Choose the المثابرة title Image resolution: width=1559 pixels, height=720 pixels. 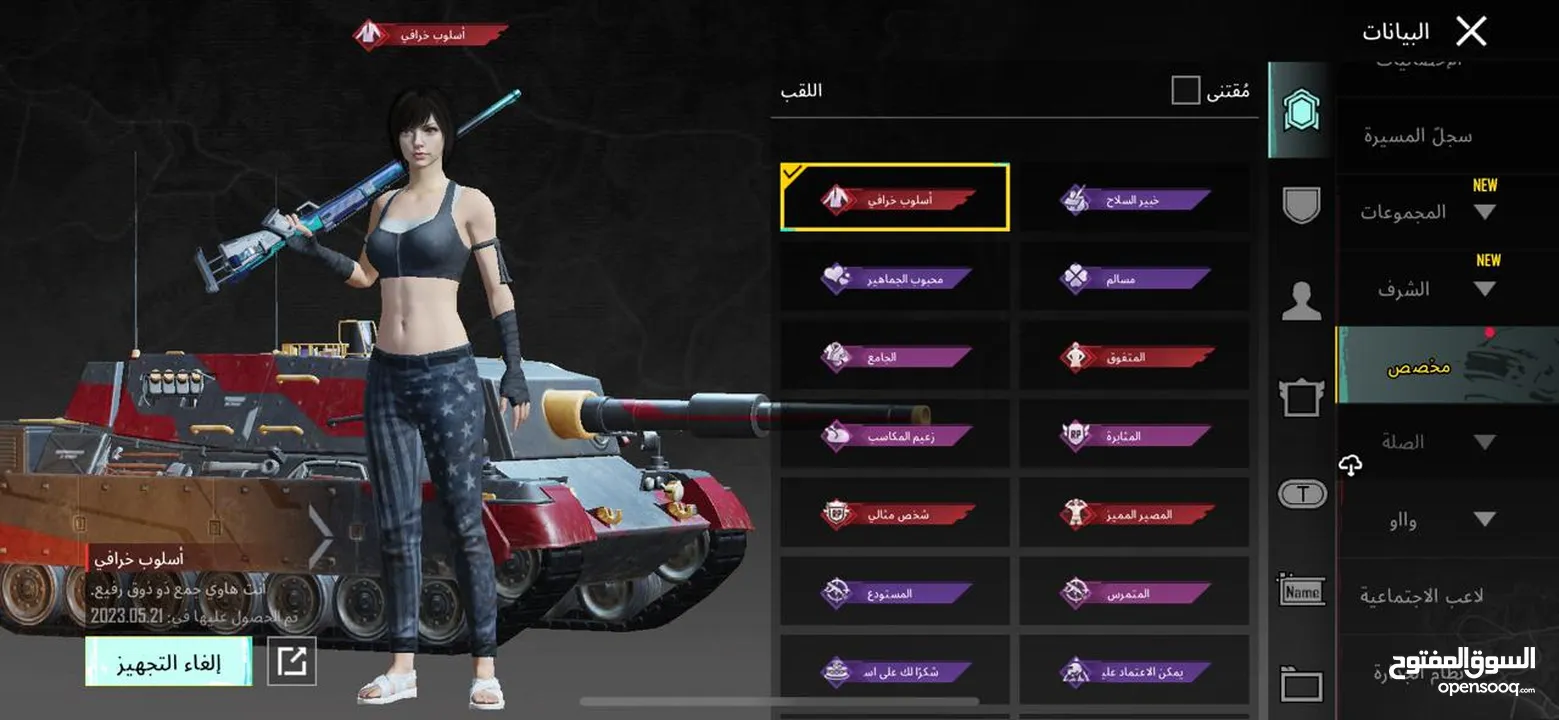point(1134,434)
